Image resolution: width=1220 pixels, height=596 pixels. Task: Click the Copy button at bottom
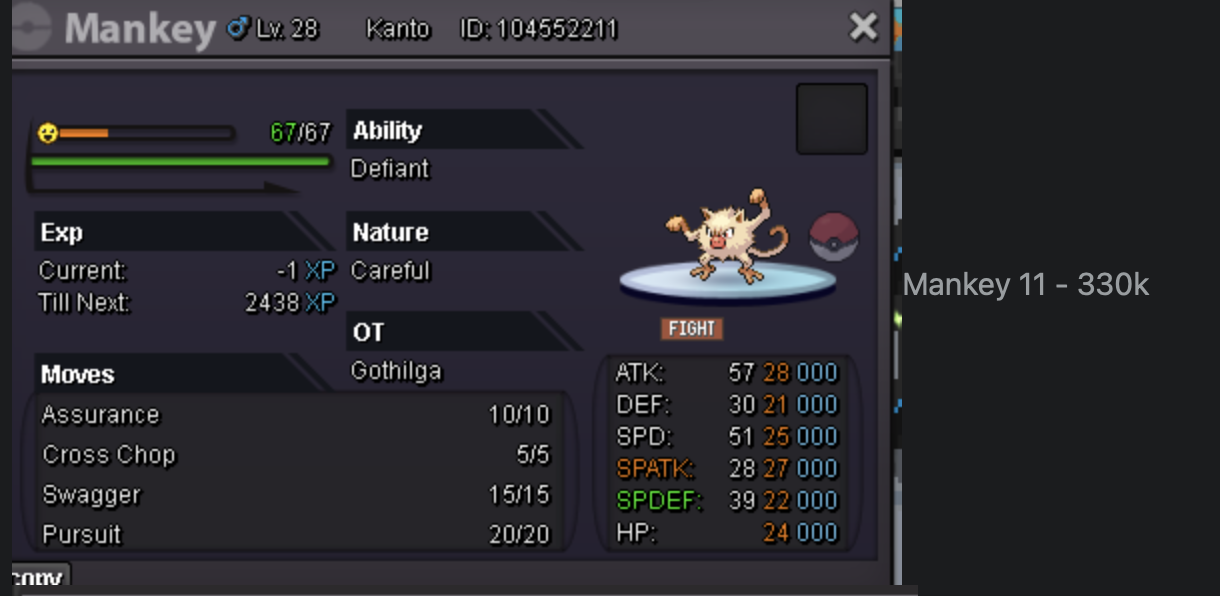40,578
